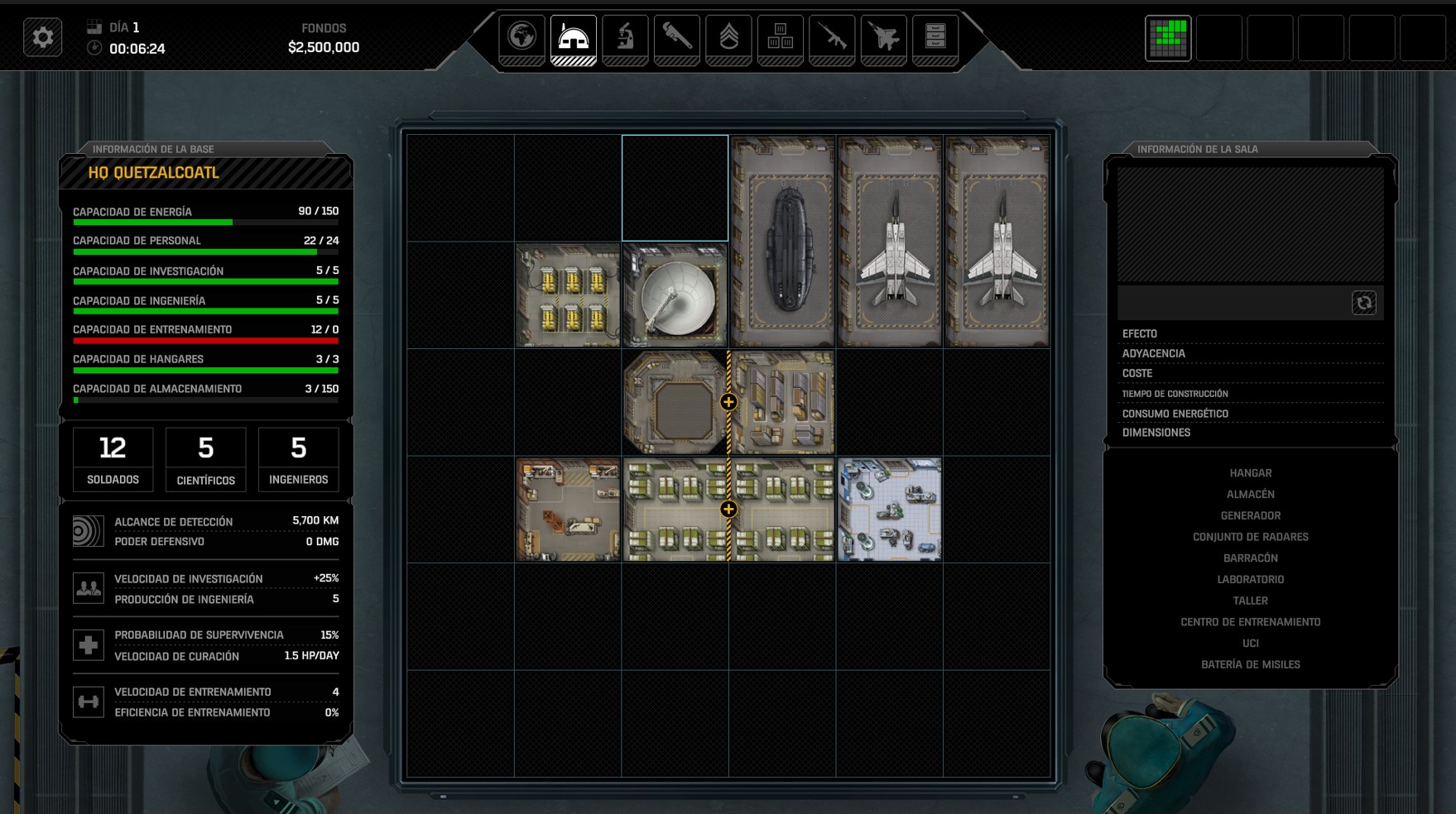This screenshot has height=814, width=1456.
Task: Select Generador in the build list
Action: (1250, 515)
